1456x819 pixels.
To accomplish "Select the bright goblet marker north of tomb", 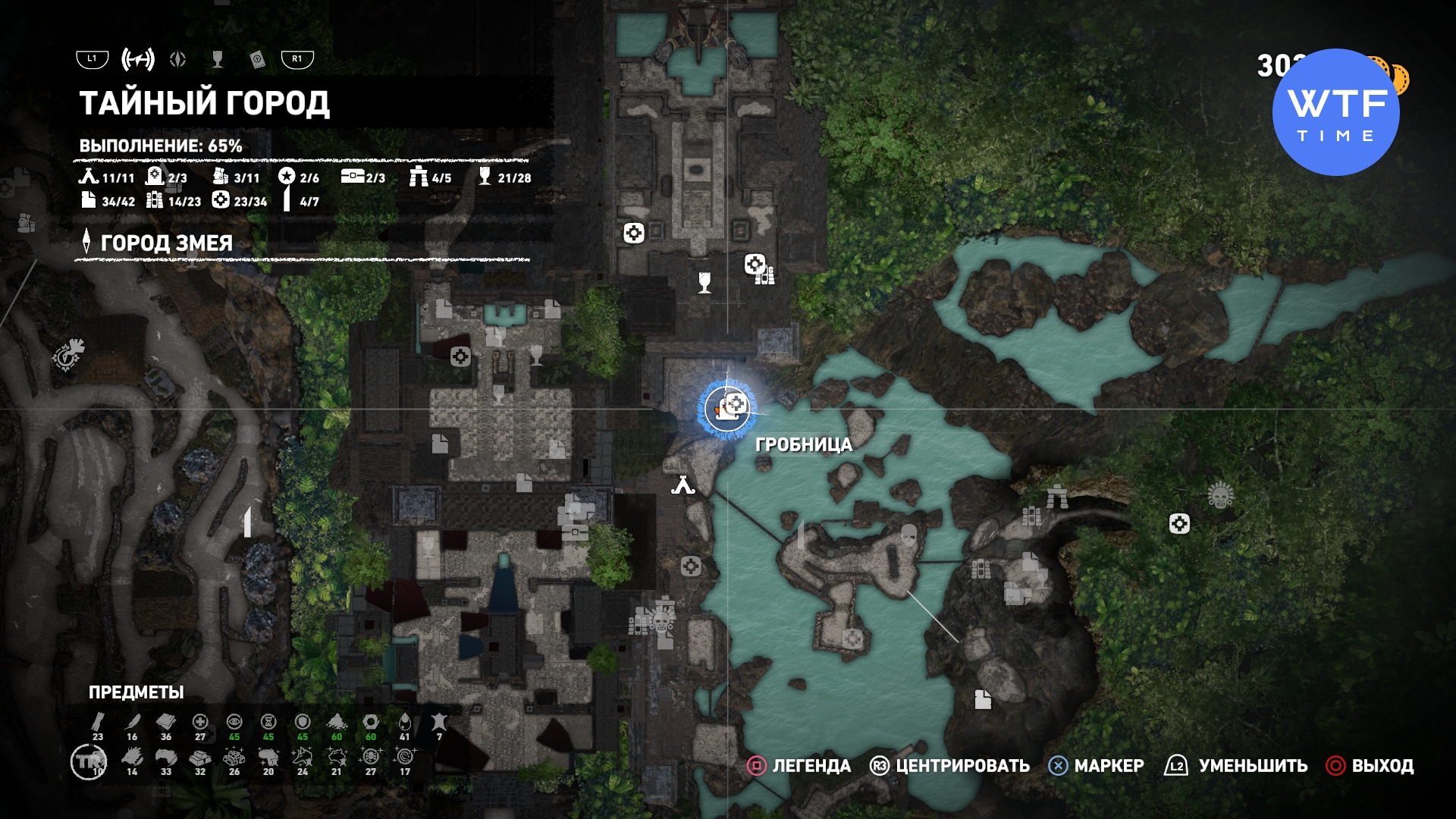I will [x=704, y=282].
